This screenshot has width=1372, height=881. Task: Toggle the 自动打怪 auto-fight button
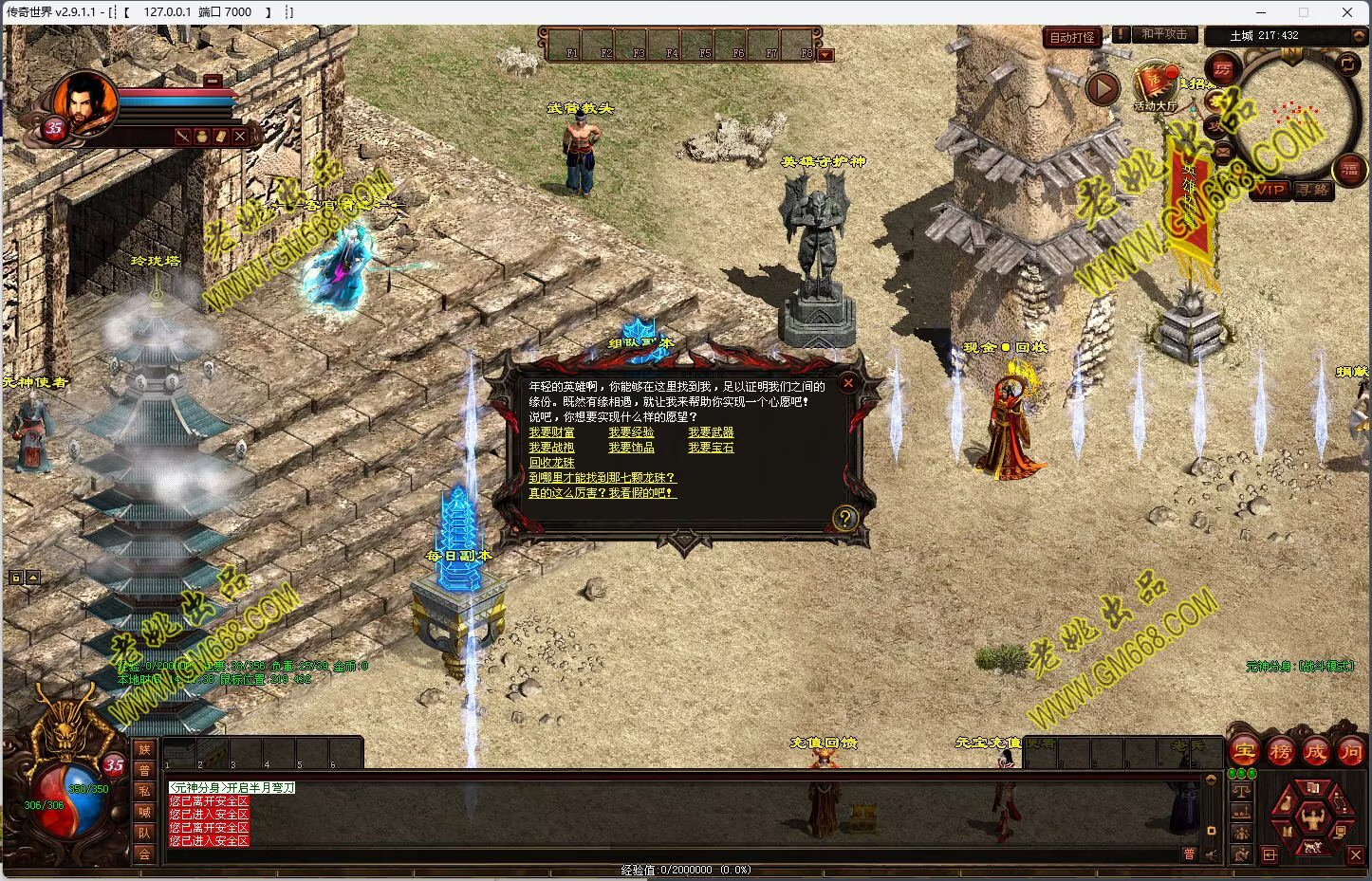[x=1072, y=38]
